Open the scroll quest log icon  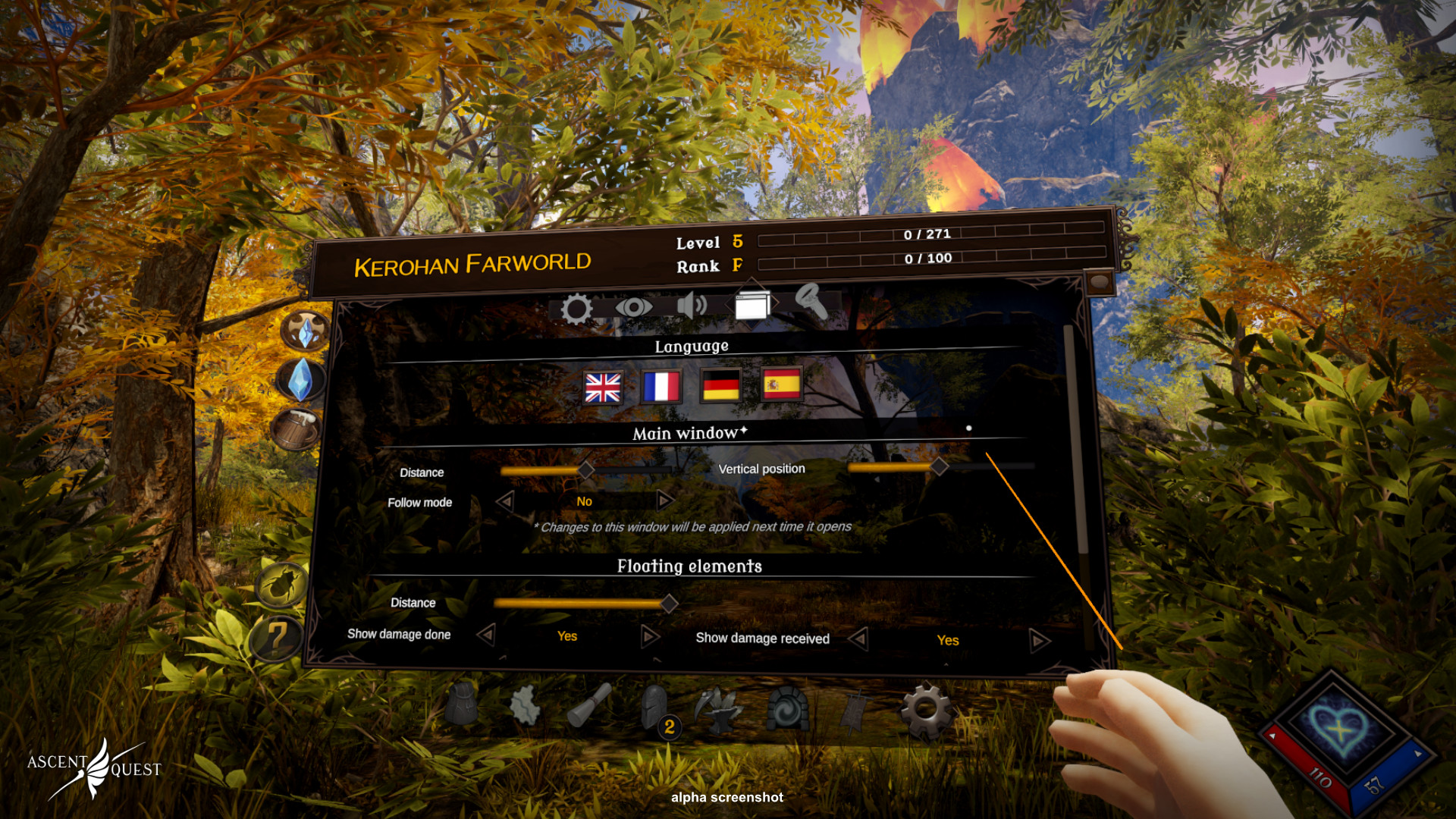(589, 705)
